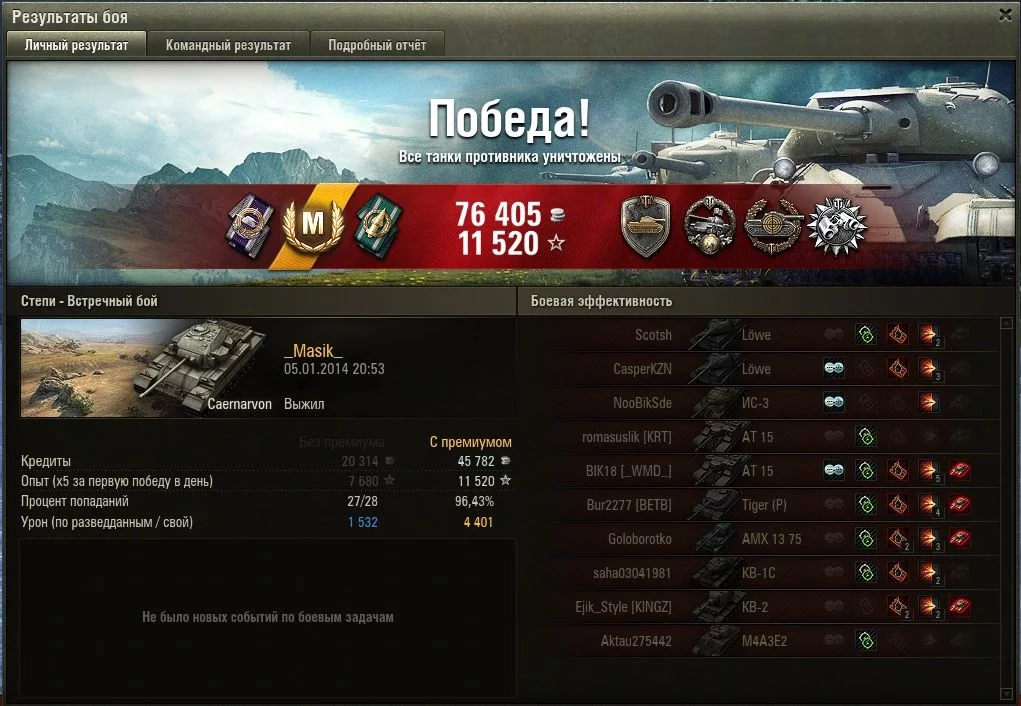
Task: Select the Личный результат tab
Action: coord(76,45)
